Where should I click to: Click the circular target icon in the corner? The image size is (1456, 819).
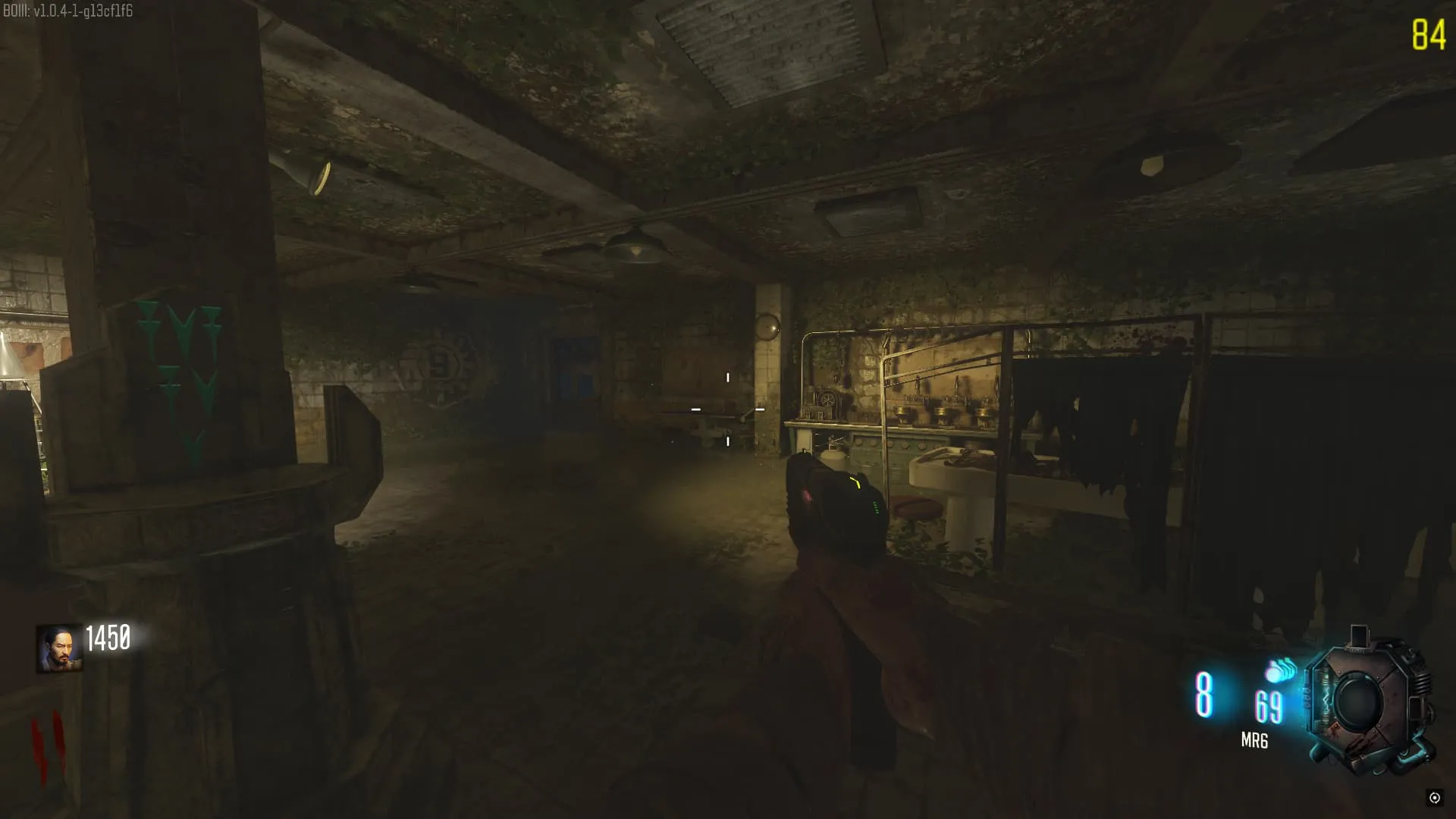[x=1434, y=797]
